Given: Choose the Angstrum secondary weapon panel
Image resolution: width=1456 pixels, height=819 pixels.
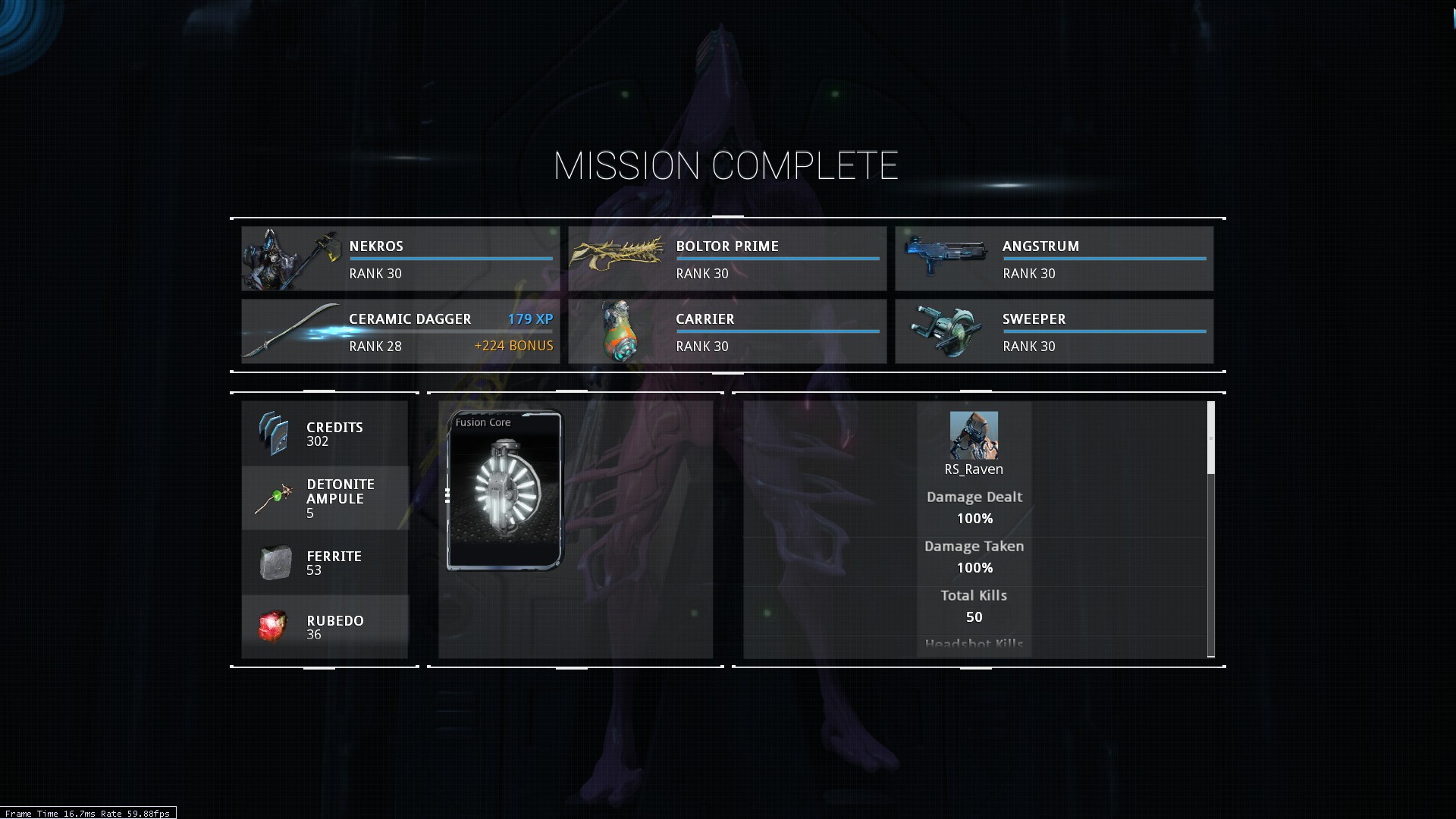Looking at the screenshot, I should 1054,259.
